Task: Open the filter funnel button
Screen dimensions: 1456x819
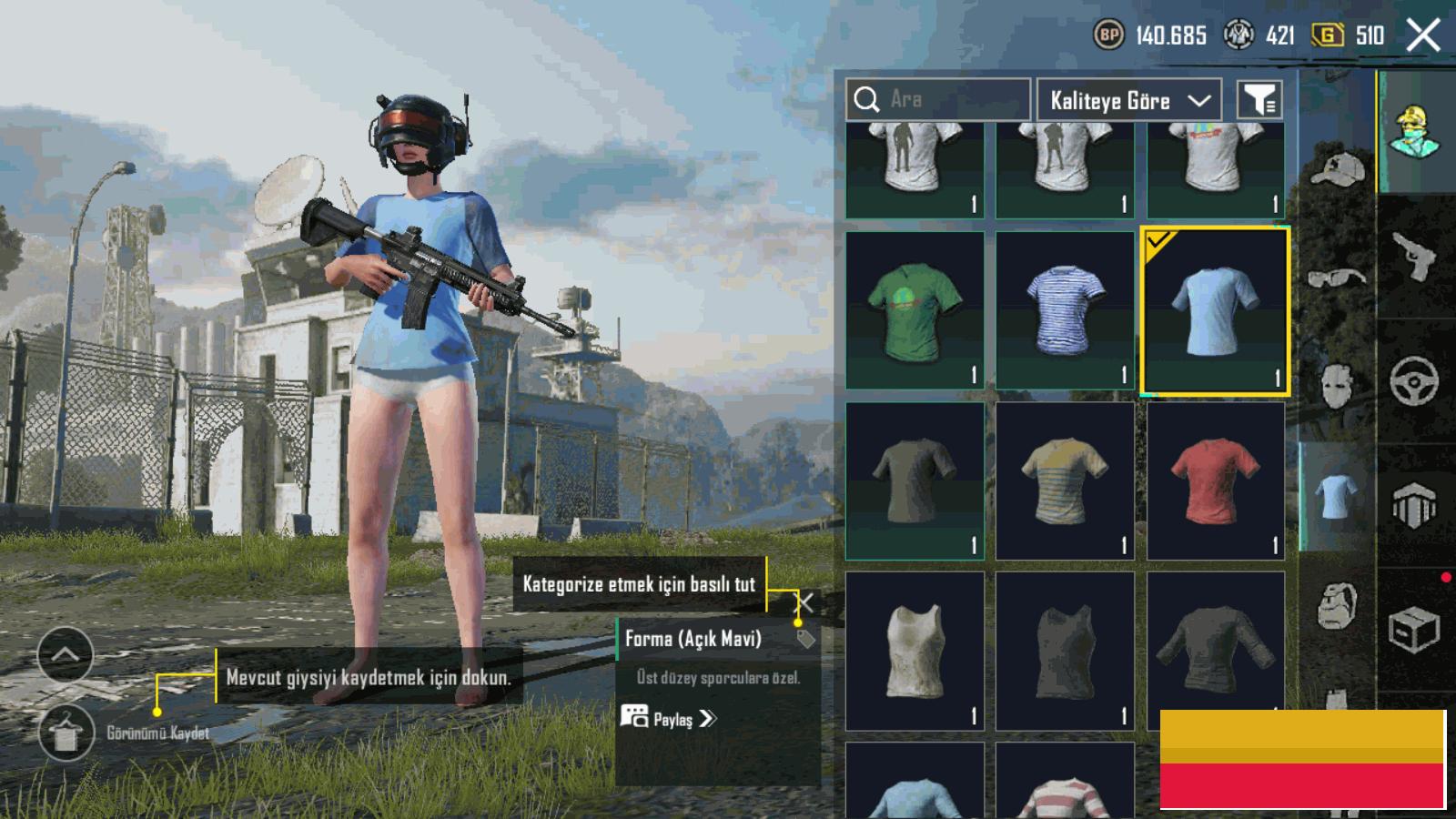Action: click(1259, 100)
